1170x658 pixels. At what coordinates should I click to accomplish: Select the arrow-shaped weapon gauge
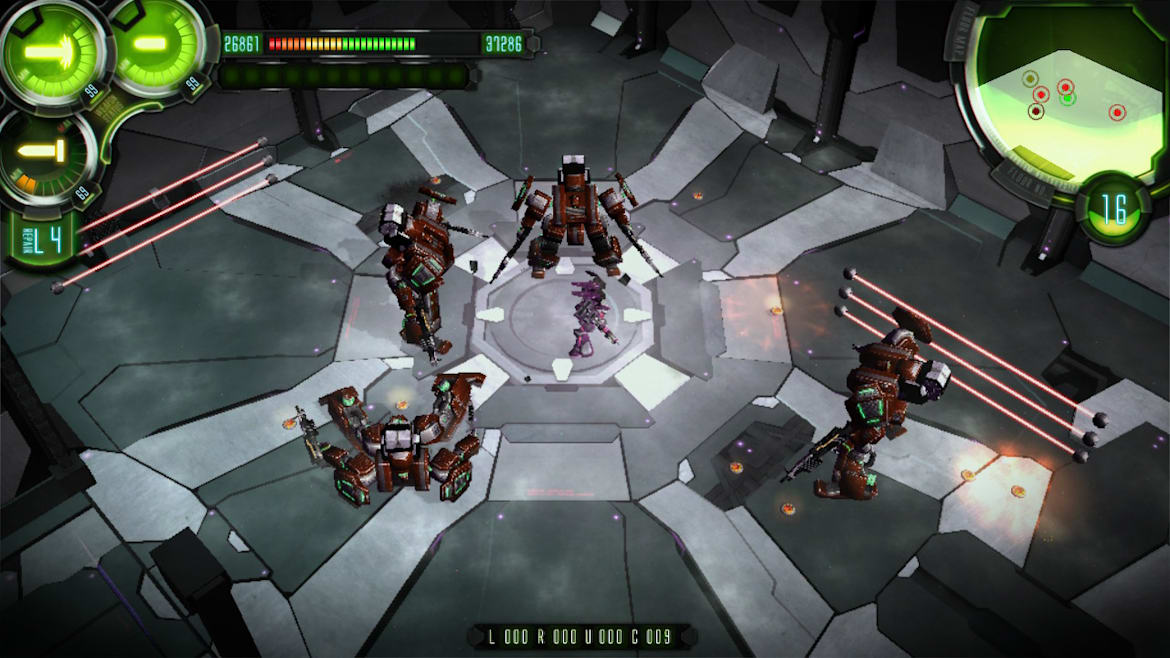pyautogui.click(x=50, y=50)
